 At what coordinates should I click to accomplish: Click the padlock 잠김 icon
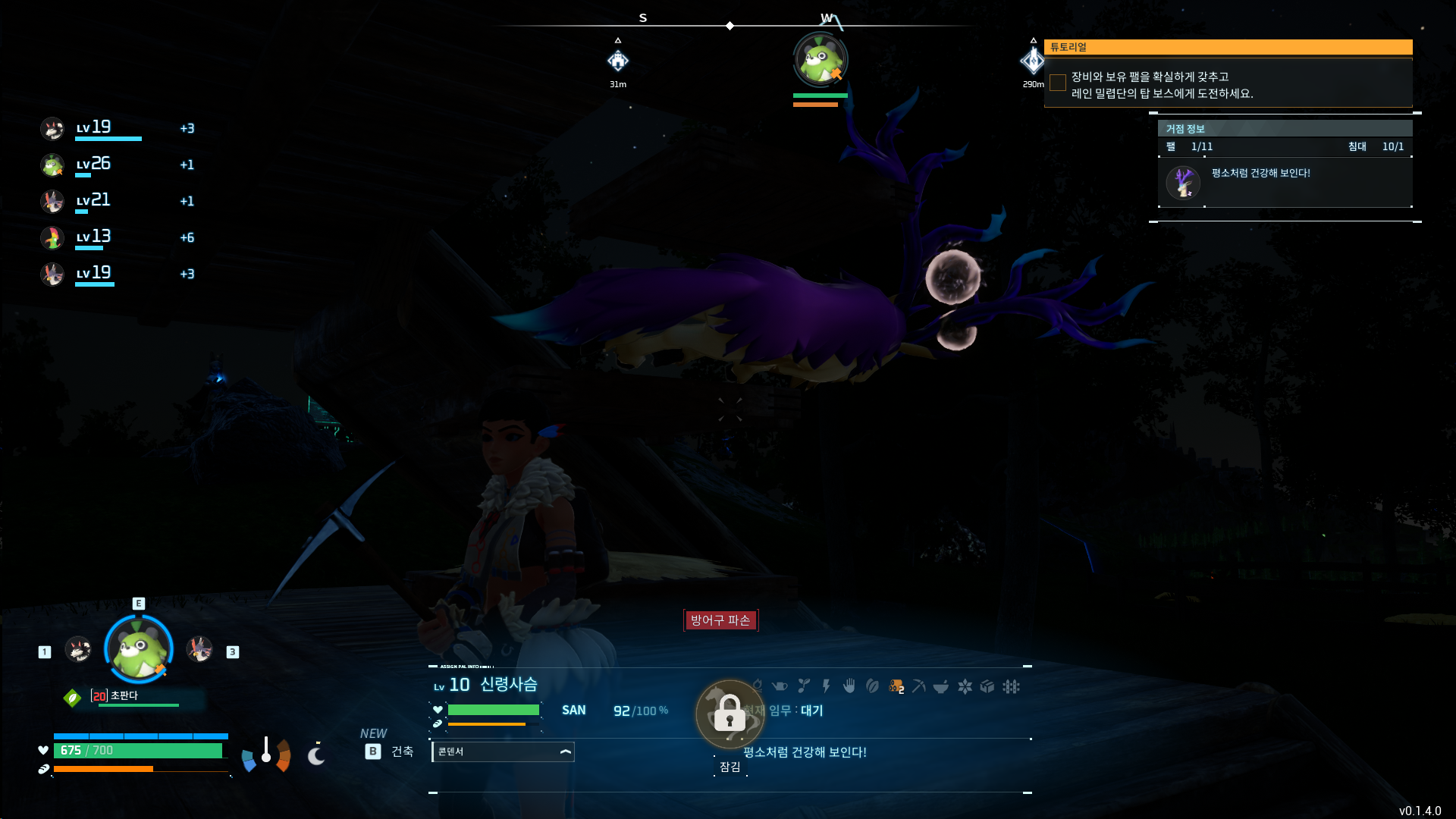click(730, 714)
